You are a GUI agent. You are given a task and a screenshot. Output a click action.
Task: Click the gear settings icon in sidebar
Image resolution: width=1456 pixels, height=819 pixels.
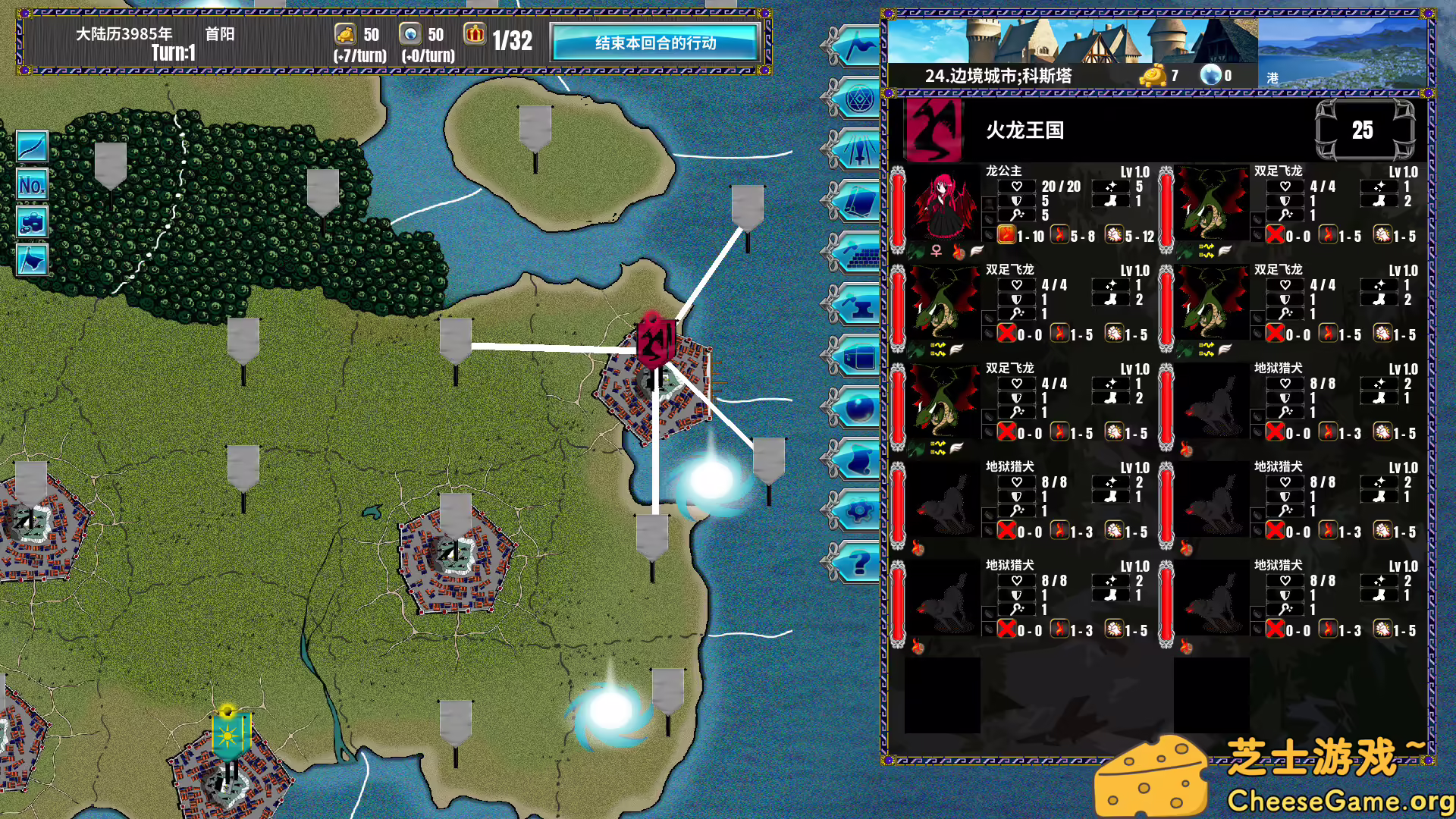861,510
